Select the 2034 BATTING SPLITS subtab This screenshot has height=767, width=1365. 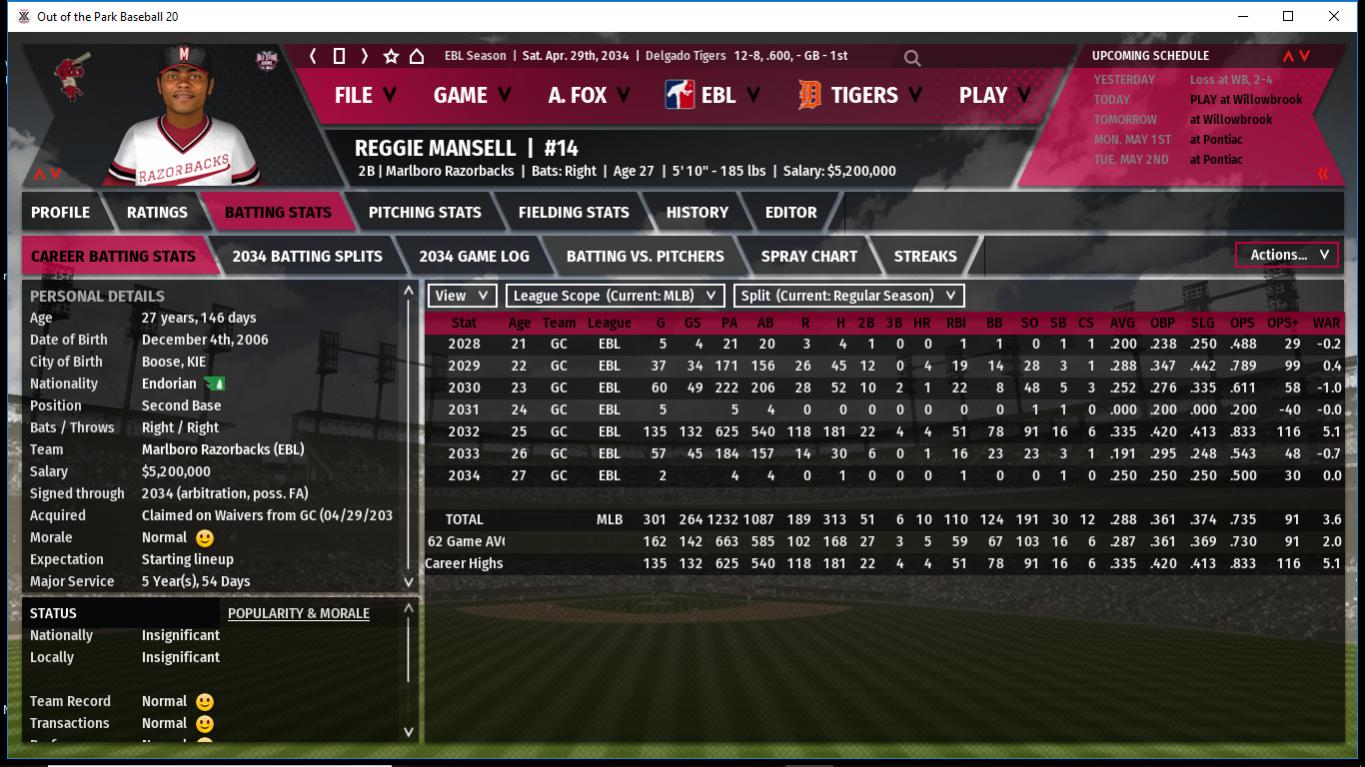click(307, 256)
